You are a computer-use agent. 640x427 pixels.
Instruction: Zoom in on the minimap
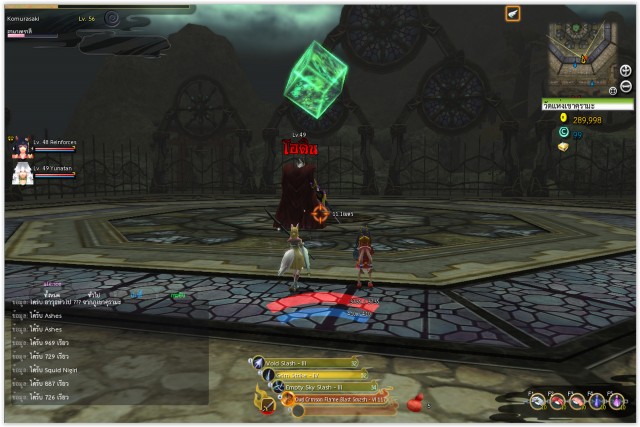pyautogui.click(x=626, y=70)
